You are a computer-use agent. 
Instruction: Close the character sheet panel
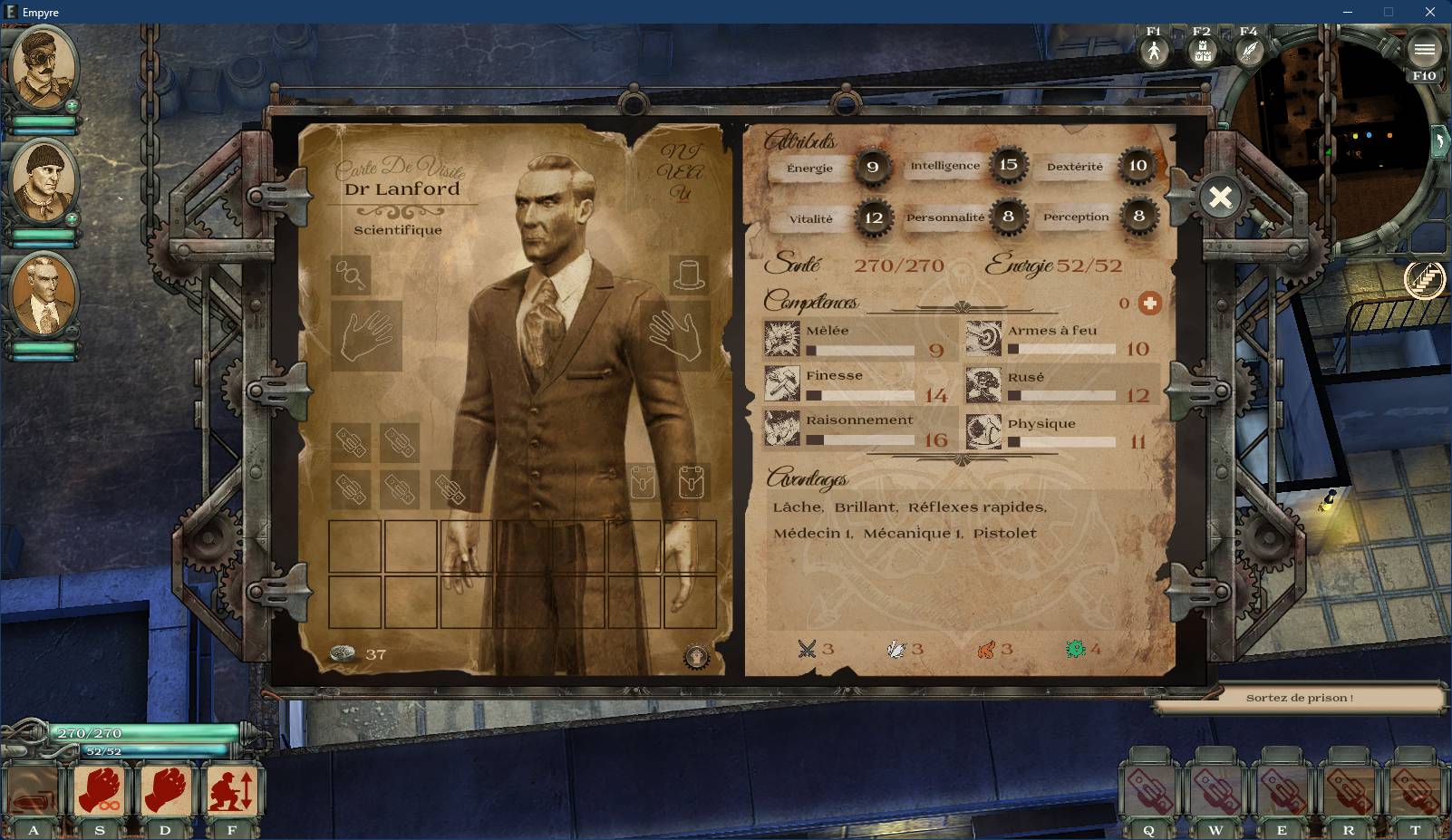point(1220,197)
